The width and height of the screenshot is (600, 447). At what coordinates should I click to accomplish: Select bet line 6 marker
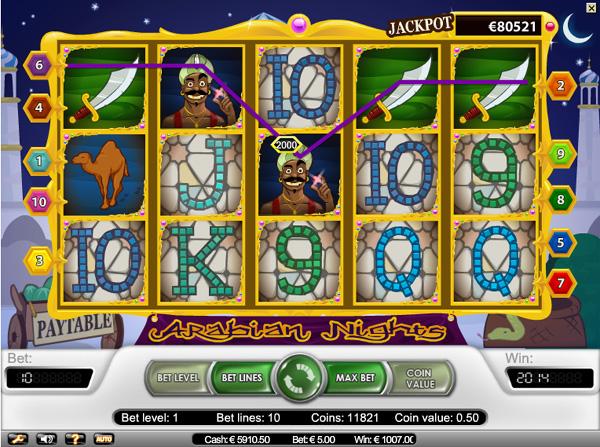click(40, 64)
